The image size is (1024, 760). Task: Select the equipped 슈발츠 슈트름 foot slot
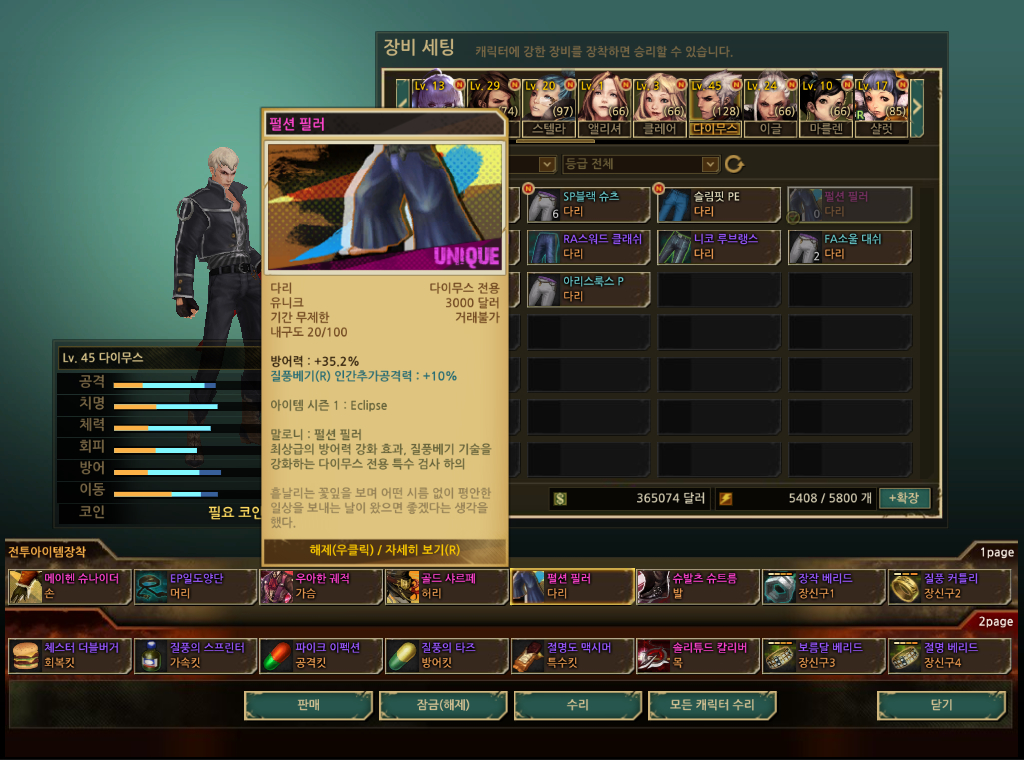[x=698, y=586]
